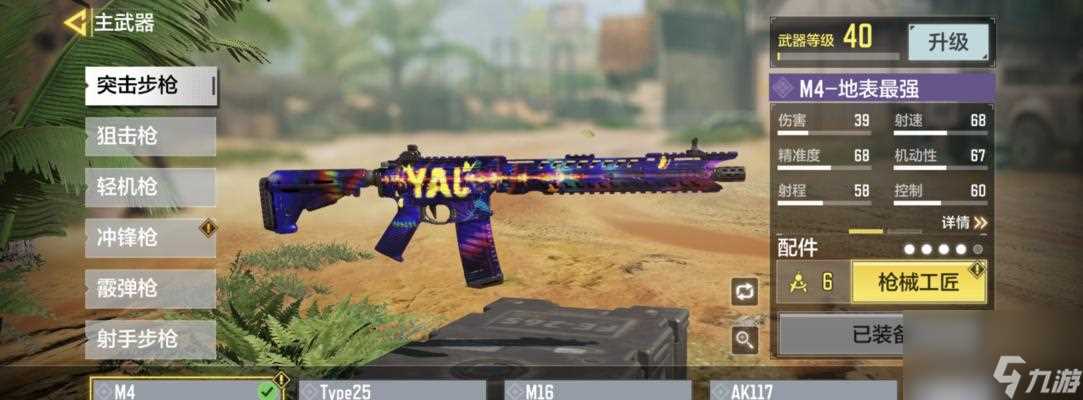
Task: Pick the M16 weapon tile
Action: pos(596,390)
